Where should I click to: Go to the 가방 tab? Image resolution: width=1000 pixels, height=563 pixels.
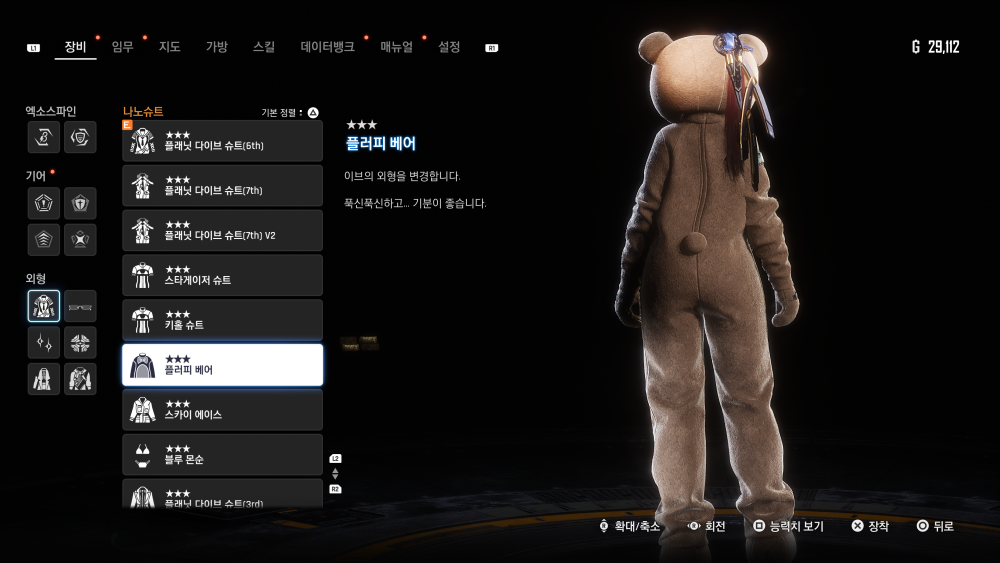point(217,47)
